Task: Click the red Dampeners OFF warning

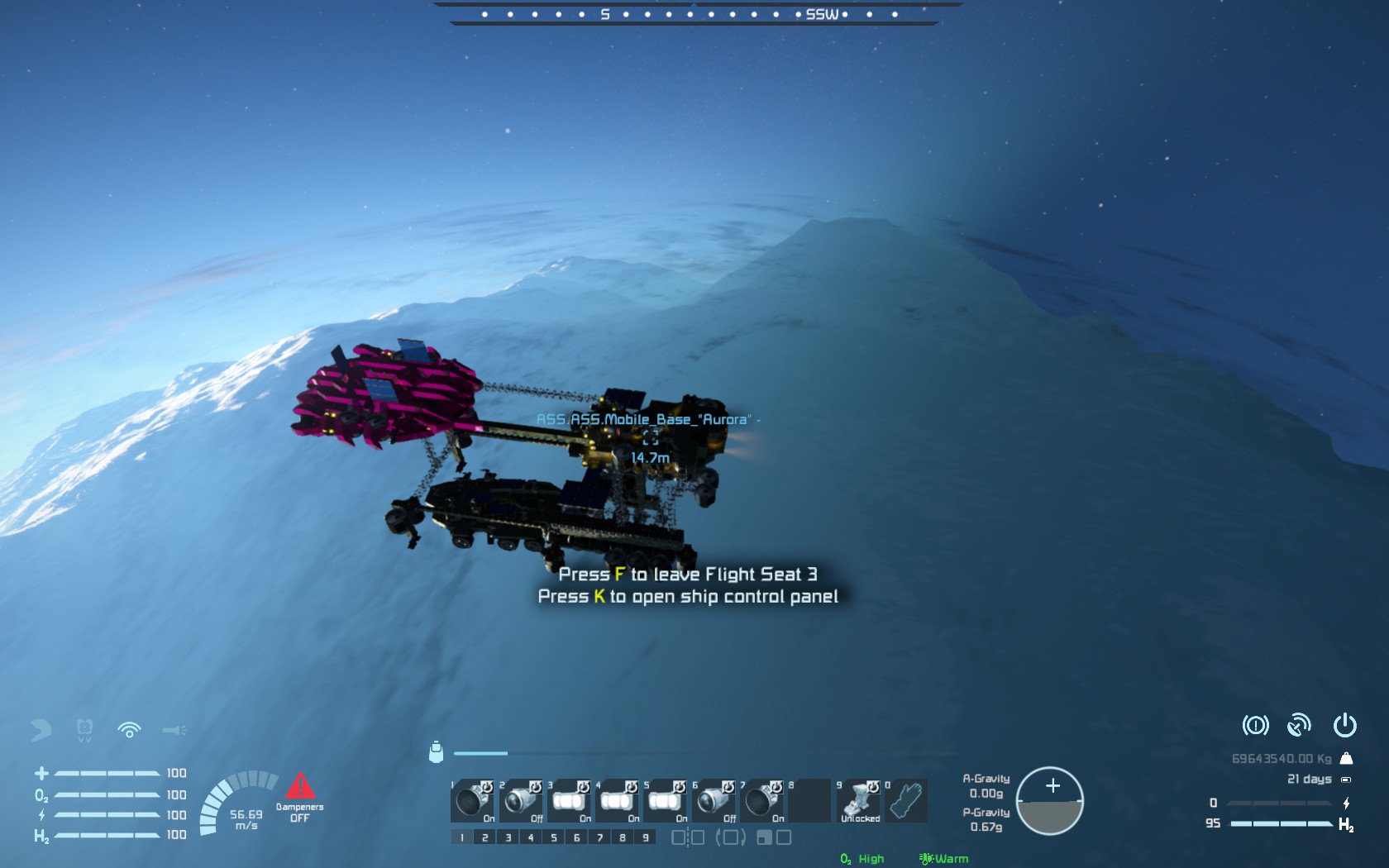Action: (x=299, y=797)
